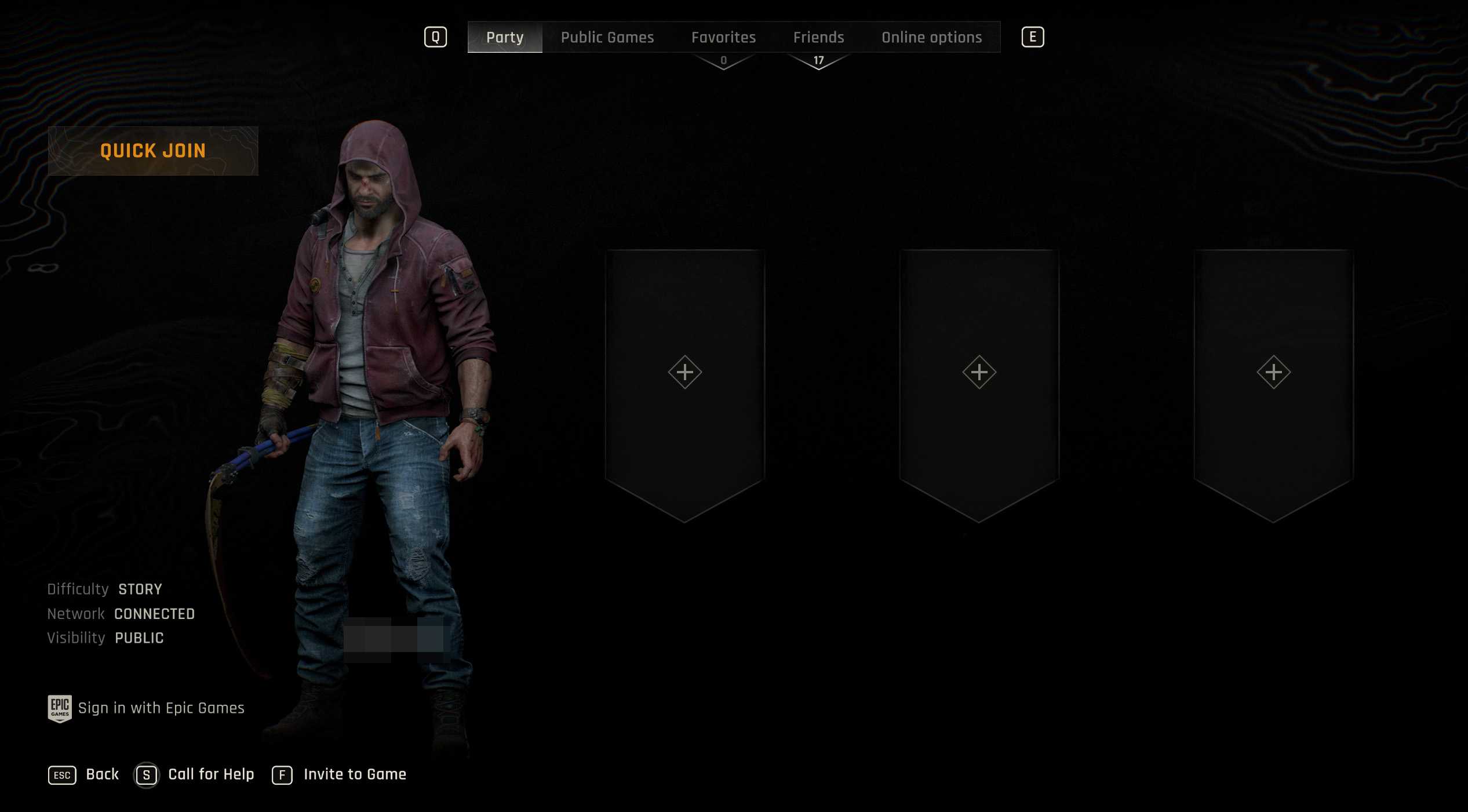Toggle Network connection setting

155,614
